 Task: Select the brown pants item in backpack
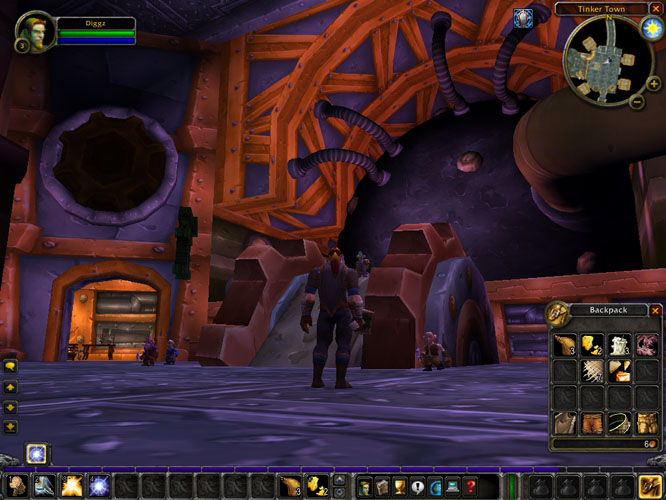pyautogui.click(x=591, y=423)
